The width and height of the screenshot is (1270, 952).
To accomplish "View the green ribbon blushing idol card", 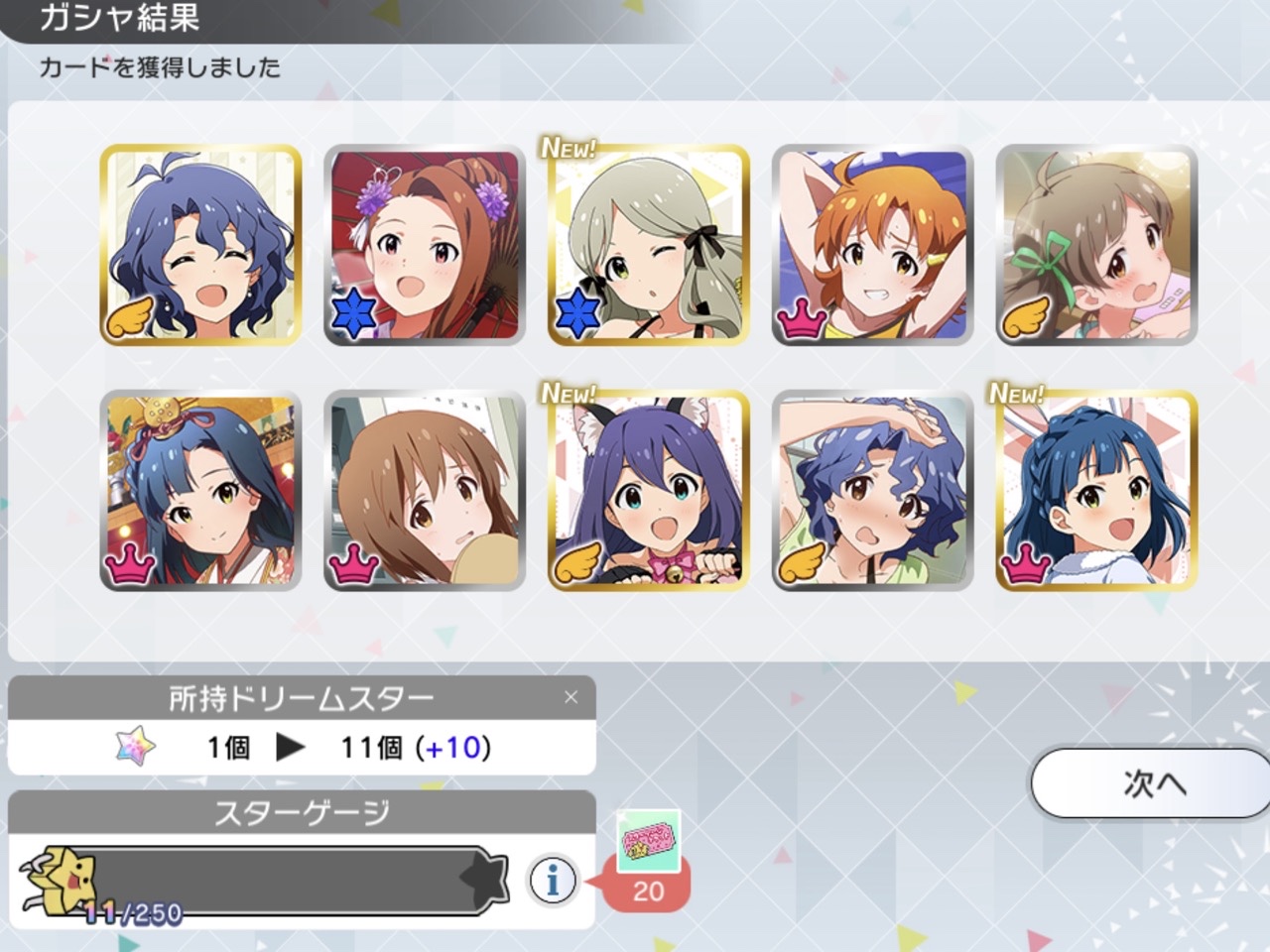I will pyautogui.click(x=1097, y=245).
